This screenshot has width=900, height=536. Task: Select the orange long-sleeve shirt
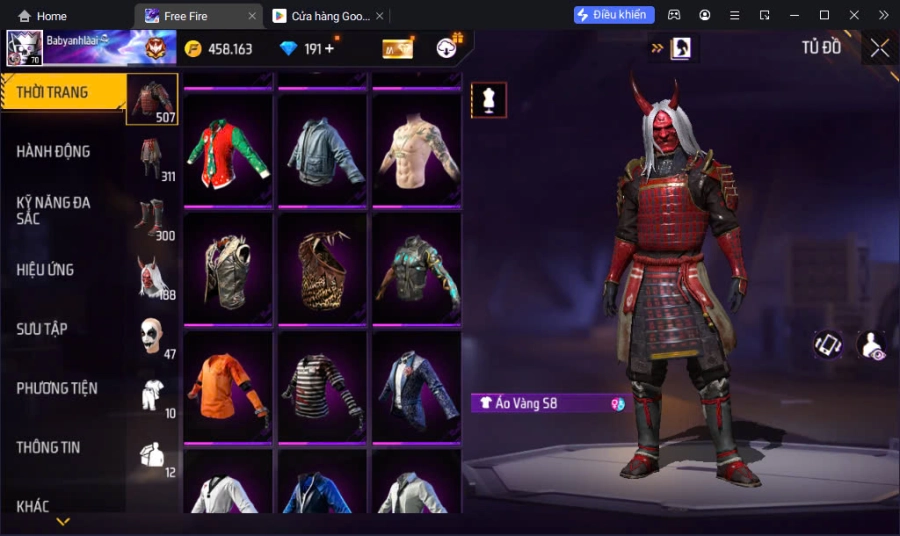(228, 387)
